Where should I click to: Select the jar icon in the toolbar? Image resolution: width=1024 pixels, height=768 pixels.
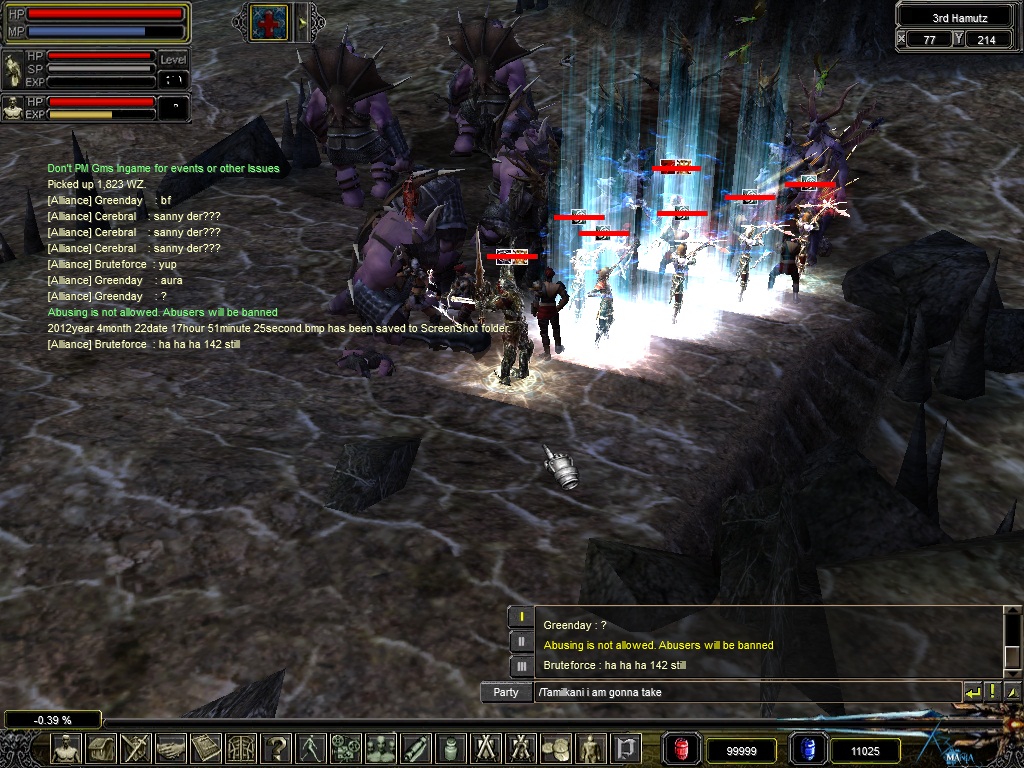(x=451, y=748)
